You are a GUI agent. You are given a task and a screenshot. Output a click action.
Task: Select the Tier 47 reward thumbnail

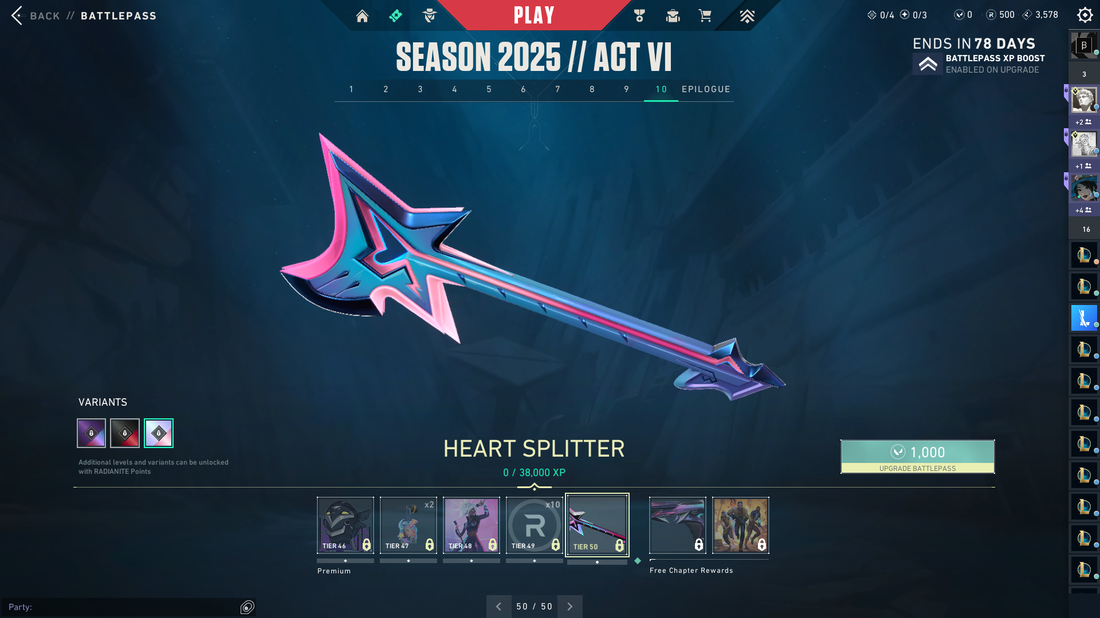point(408,525)
